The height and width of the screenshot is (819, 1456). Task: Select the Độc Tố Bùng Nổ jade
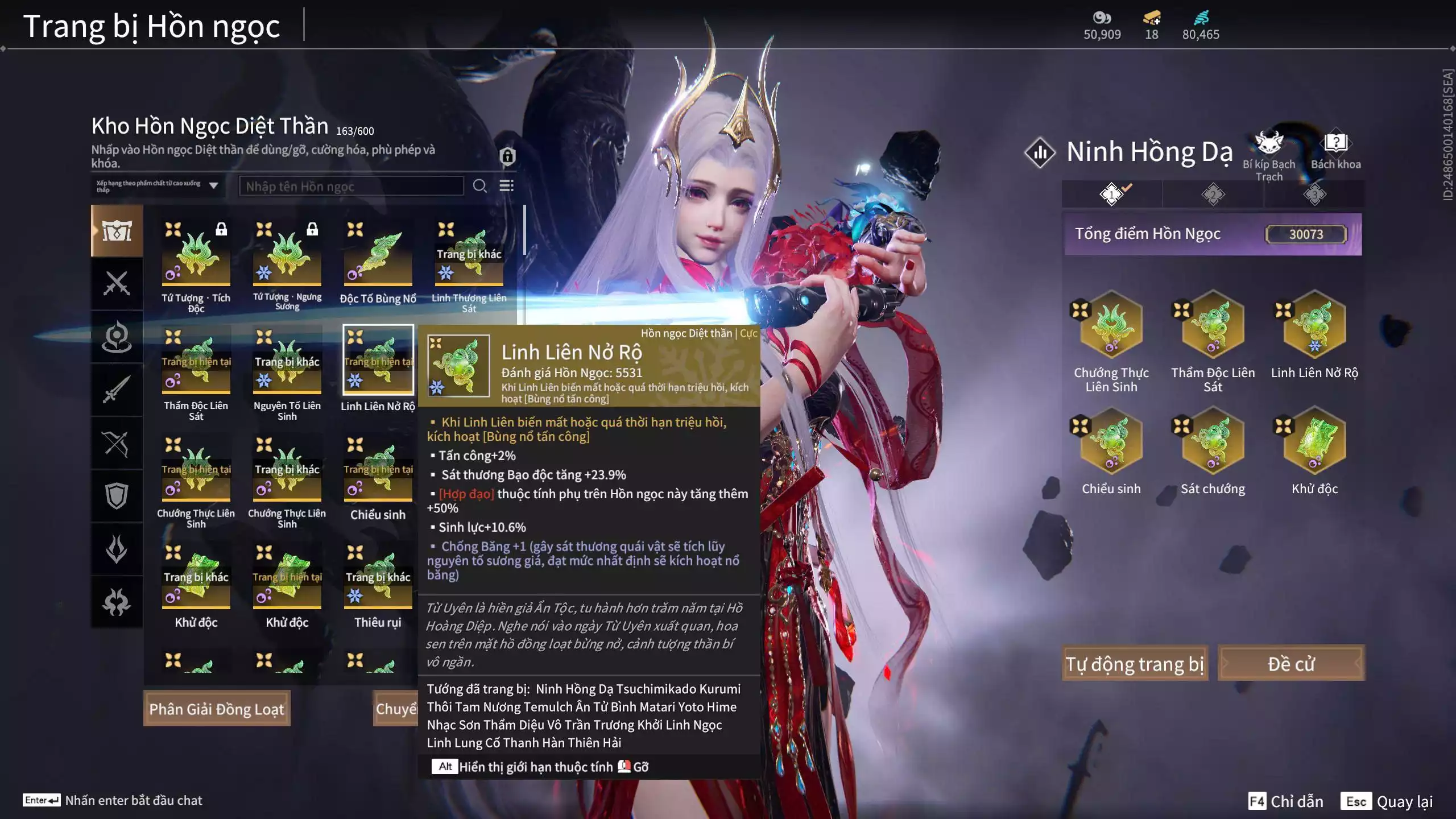point(378,255)
